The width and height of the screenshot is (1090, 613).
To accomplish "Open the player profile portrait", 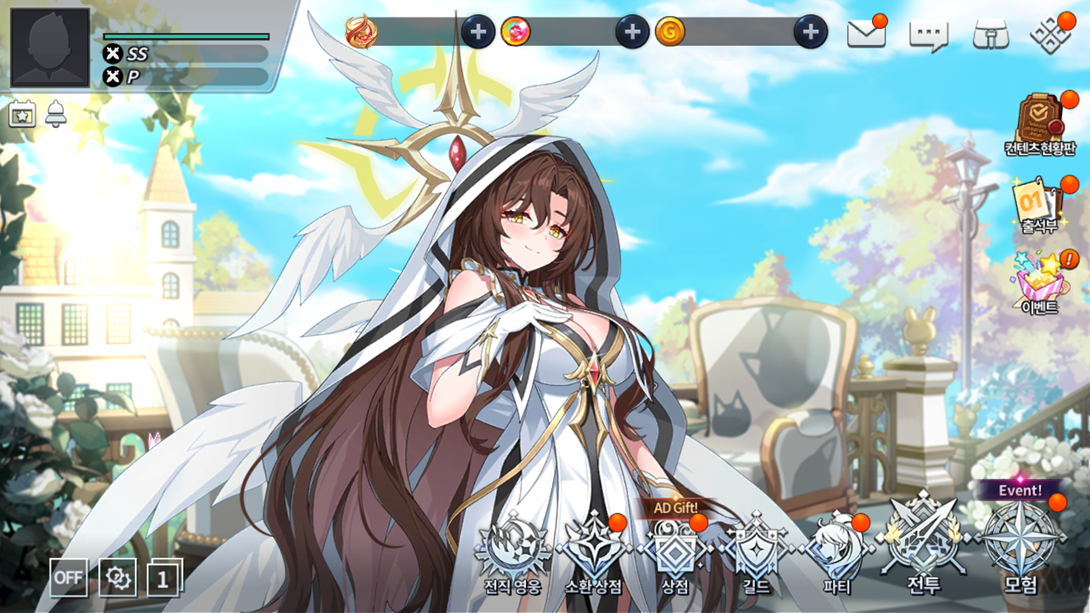I will (x=50, y=47).
